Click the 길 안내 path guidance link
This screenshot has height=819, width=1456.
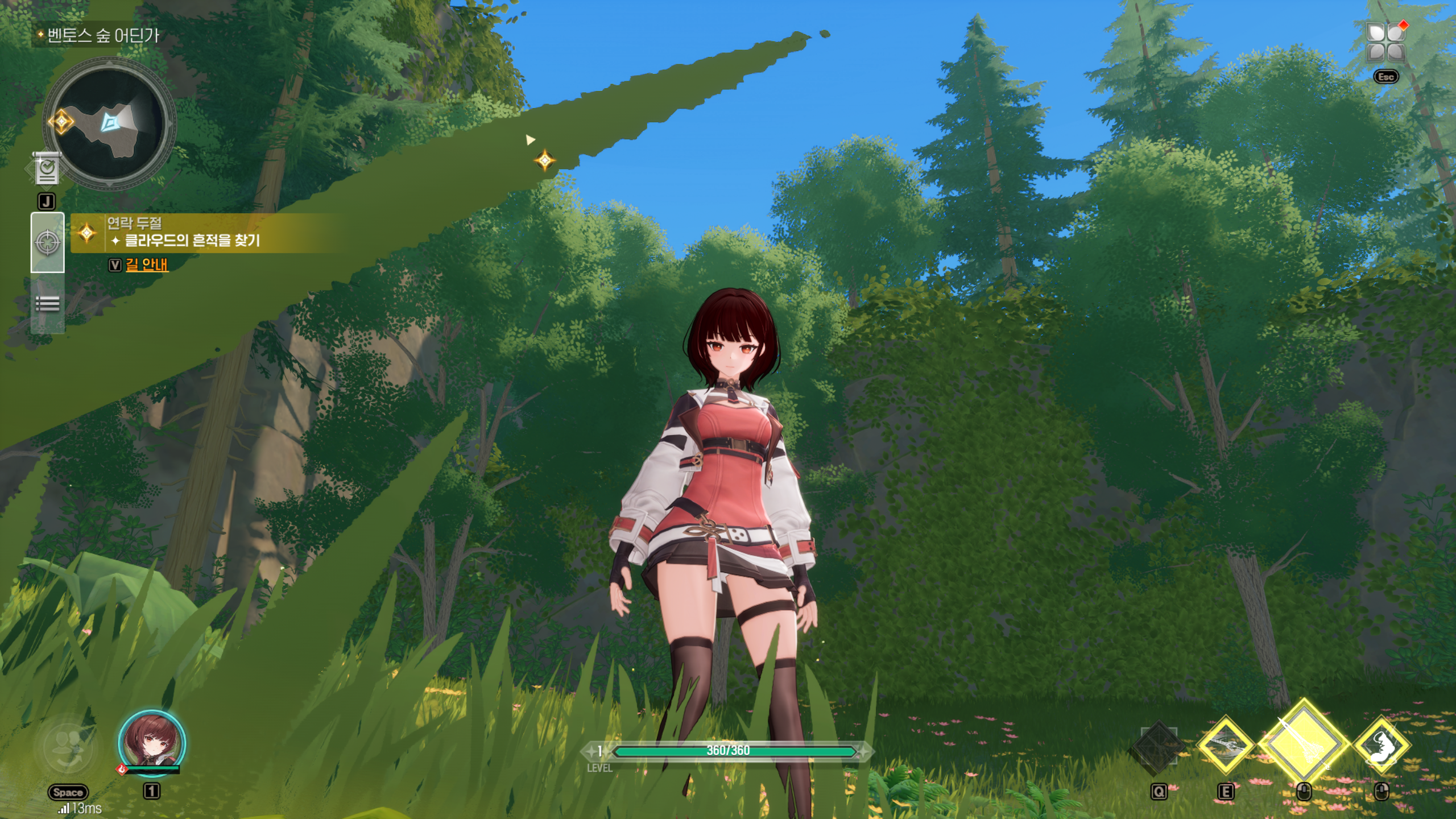(147, 264)
